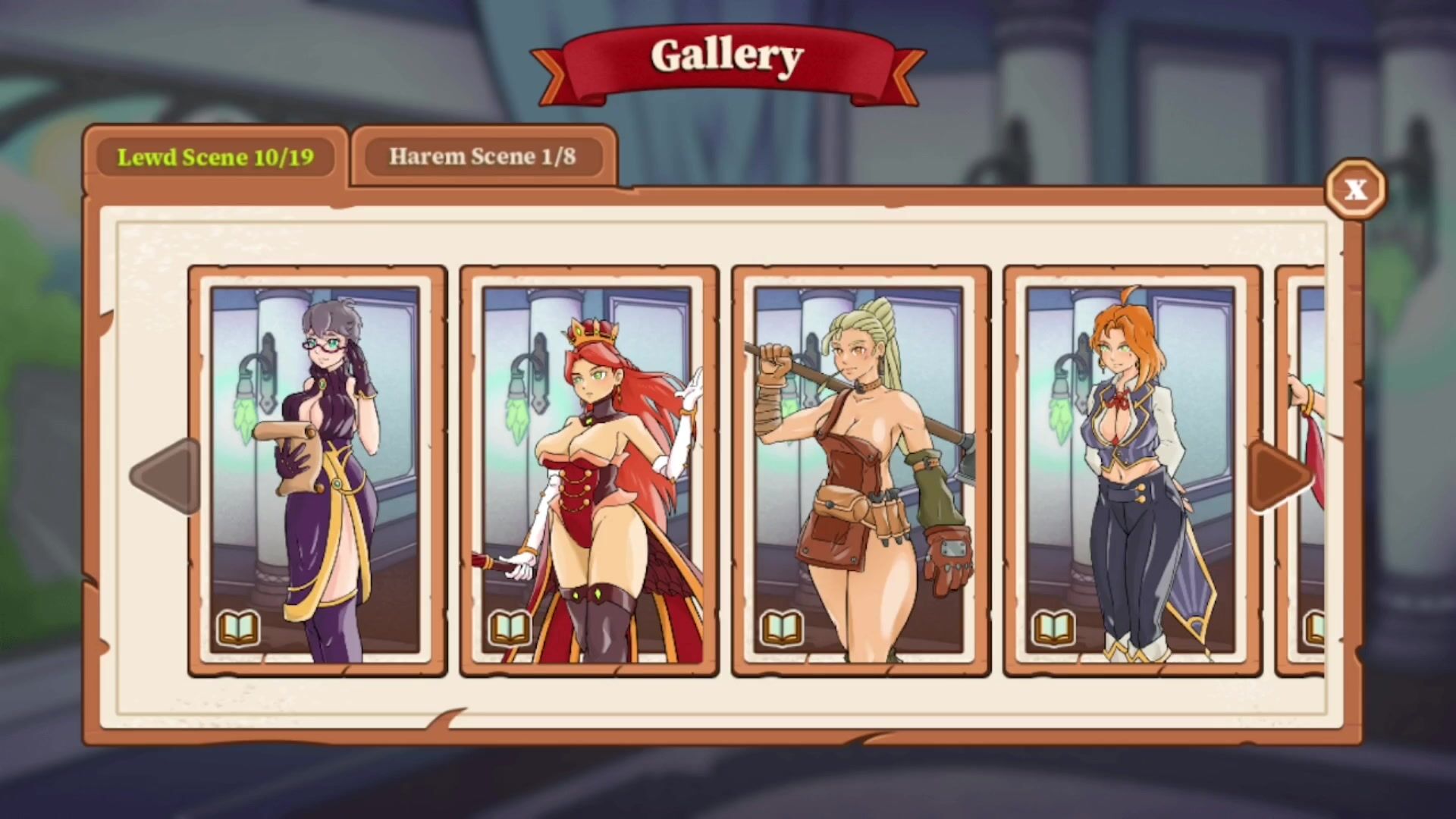Viewport: 1456px width, 819px height.
Task: Close the Gallery window
Action: click(x=1355, y=189)
